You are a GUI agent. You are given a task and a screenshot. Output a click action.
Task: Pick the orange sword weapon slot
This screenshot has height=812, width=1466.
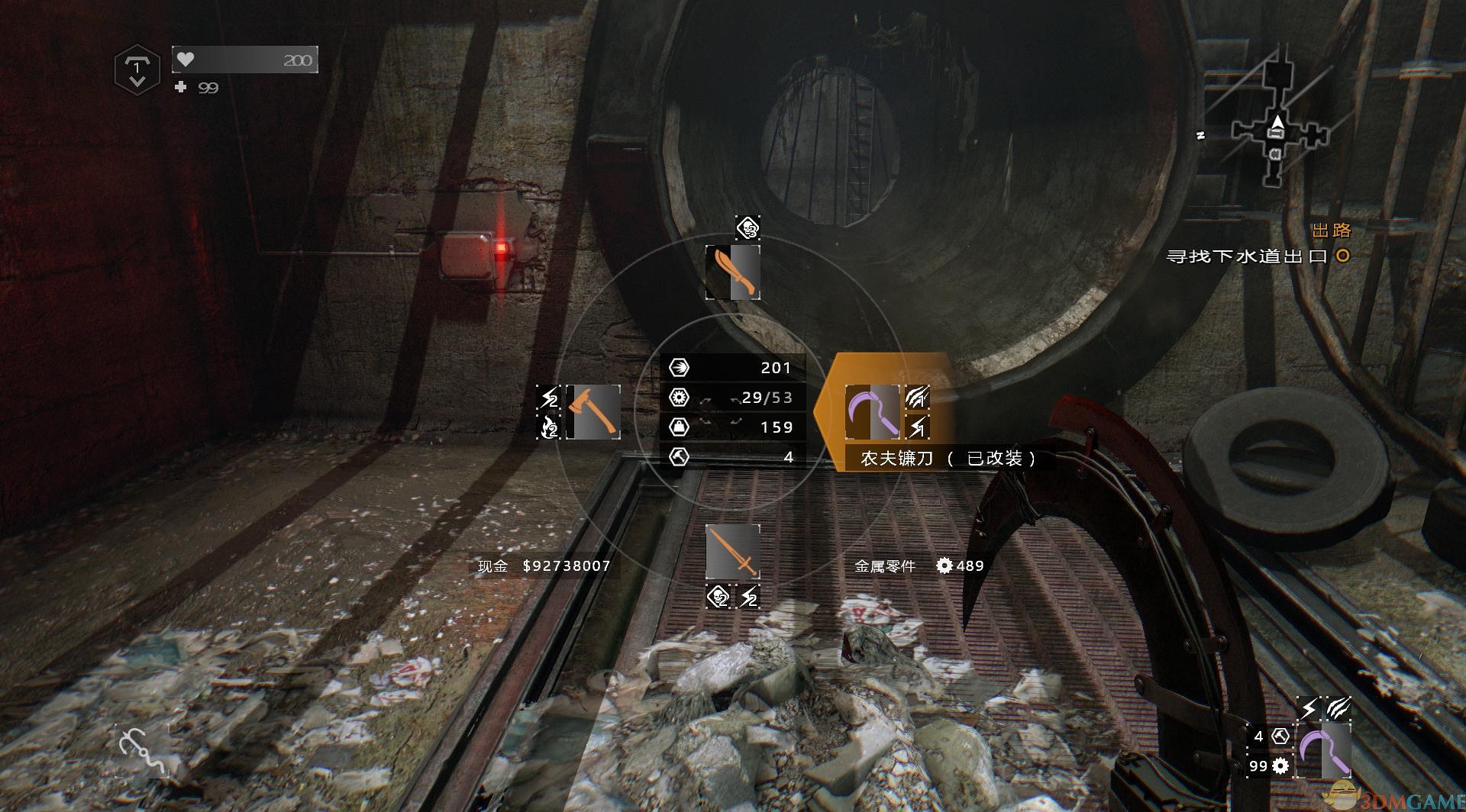point(732,552)
